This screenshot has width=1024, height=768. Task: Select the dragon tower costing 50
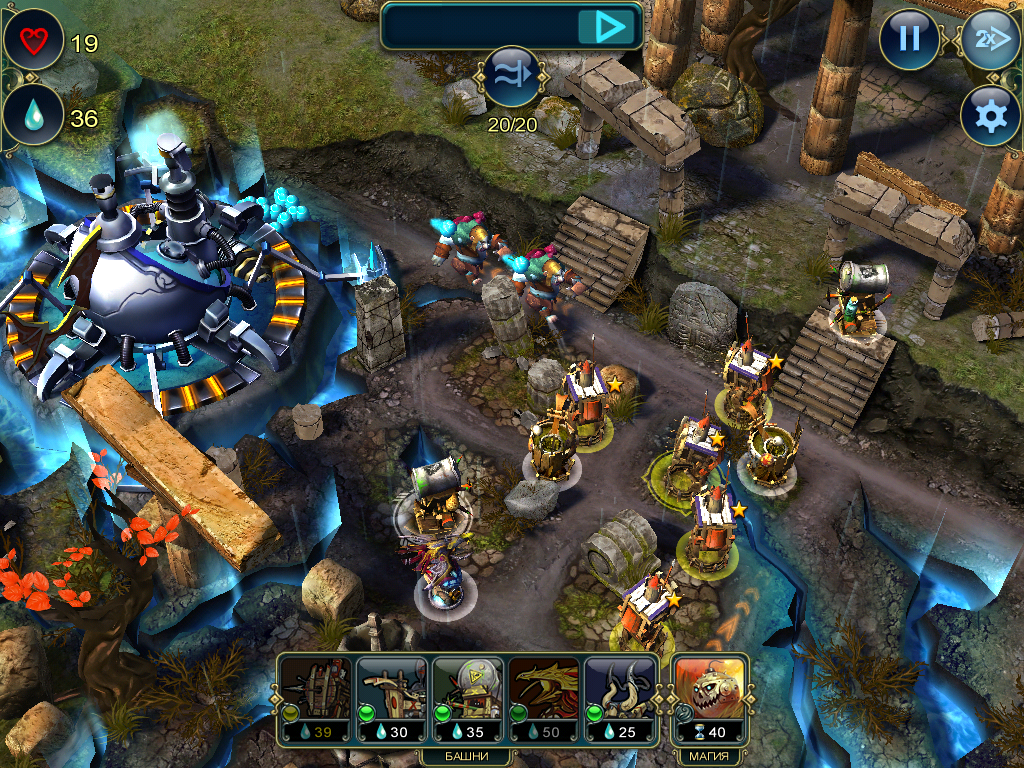(543, 696)
